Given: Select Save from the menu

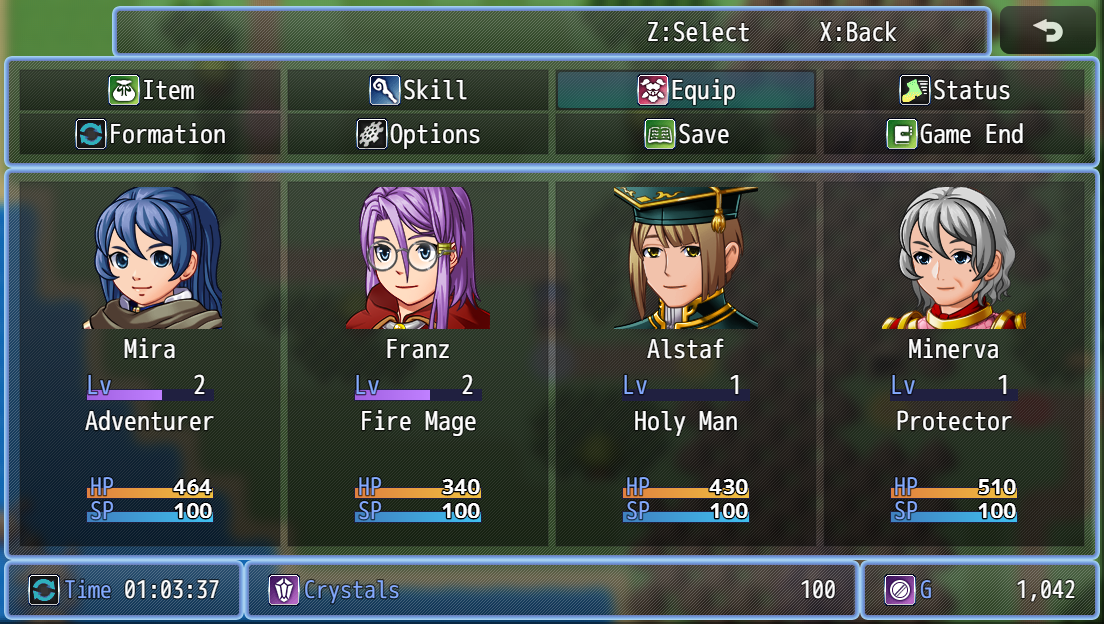Looking at the screenshot, I should 686,134.
